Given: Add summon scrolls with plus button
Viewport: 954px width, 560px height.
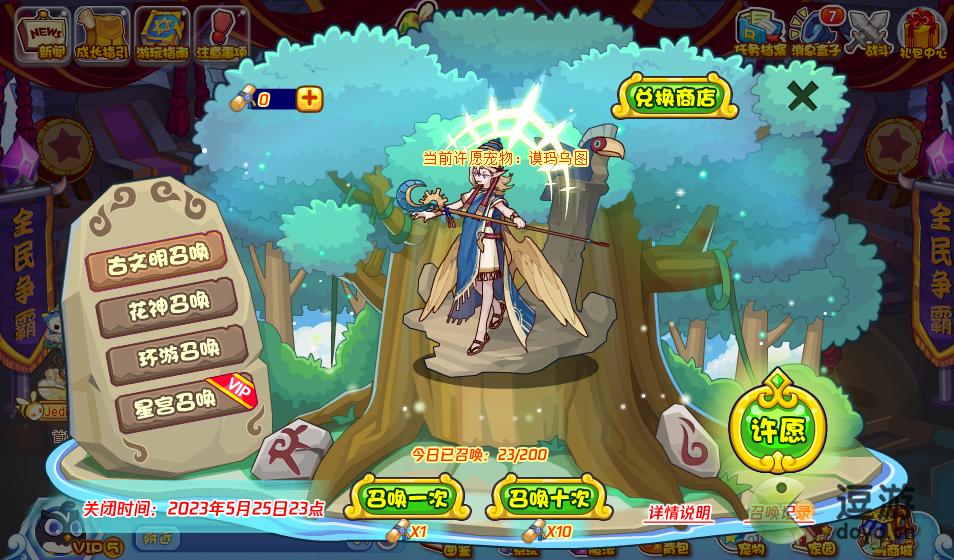Looking at the screenshot, I should [x=310, y=98].
